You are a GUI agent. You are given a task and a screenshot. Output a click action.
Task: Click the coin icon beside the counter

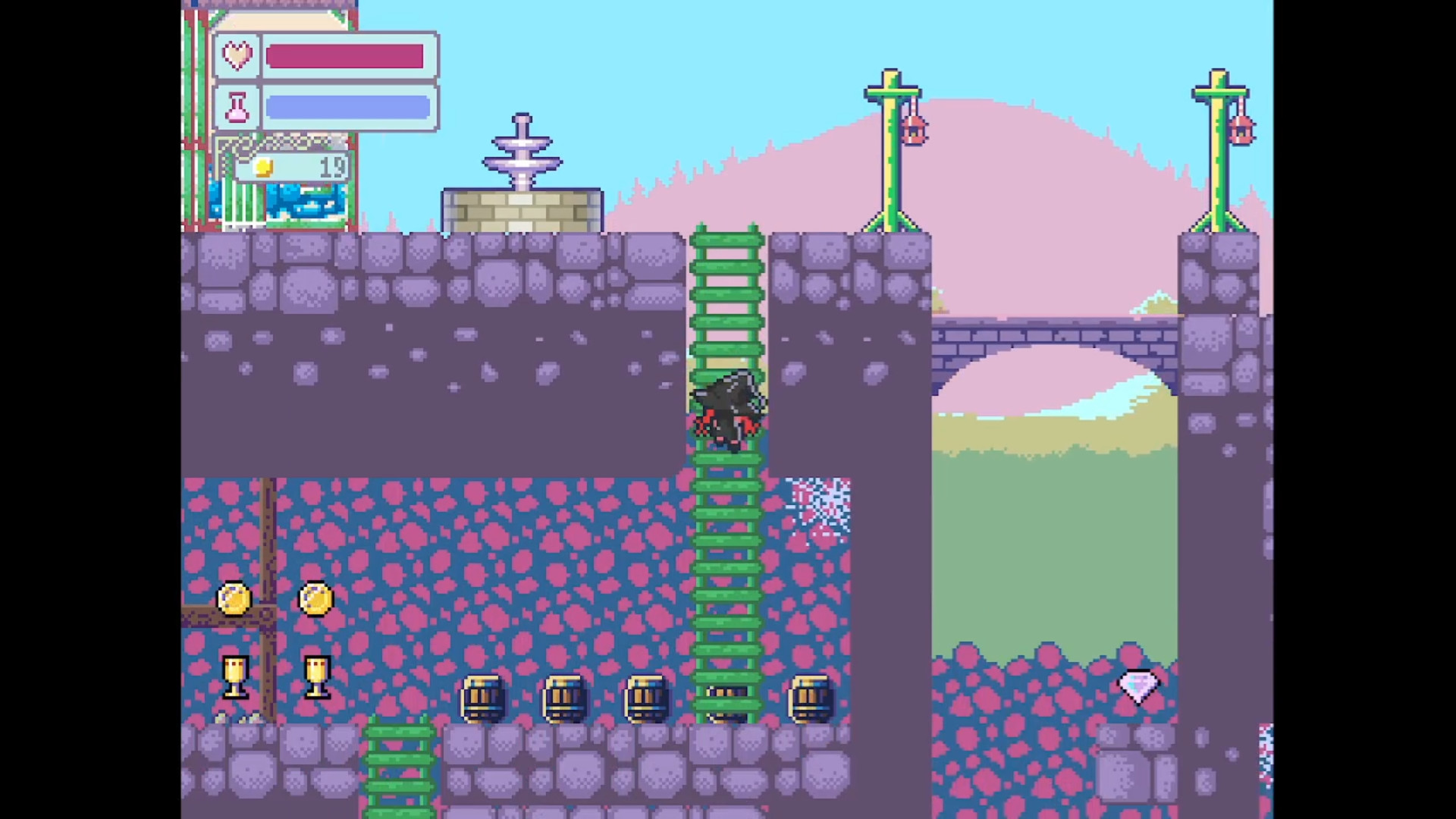262,168
